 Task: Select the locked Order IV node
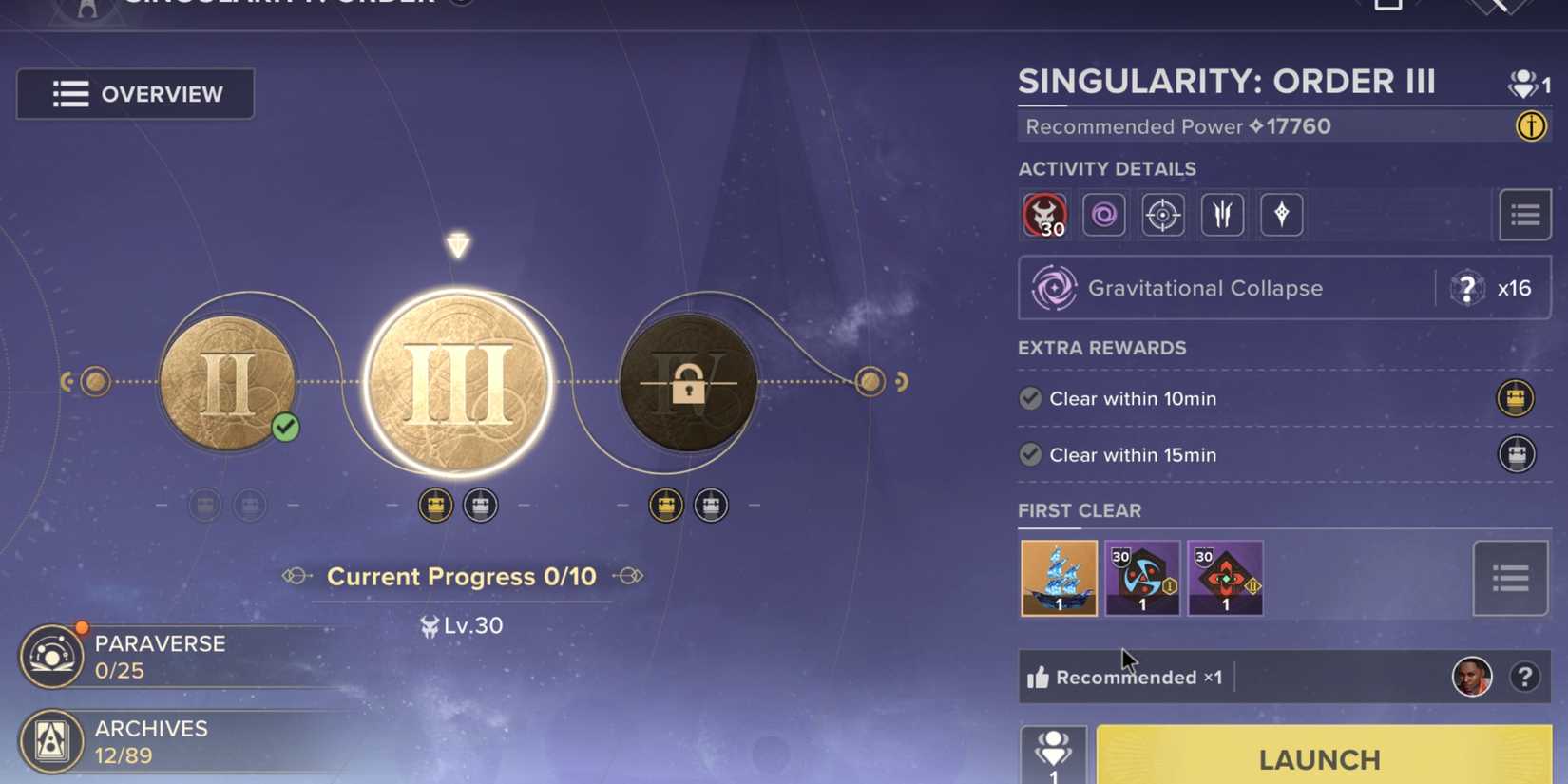[687, 382]
